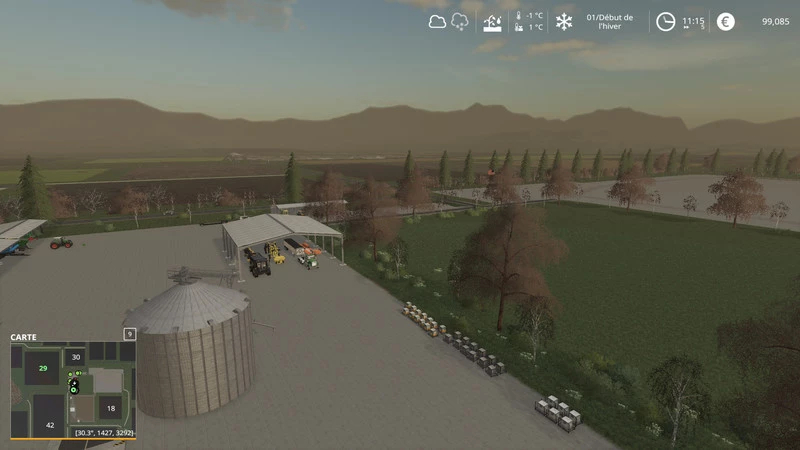This screenshot has height=450, width=800.
Task: Select field 18 on the minimap
Action: 110,408
